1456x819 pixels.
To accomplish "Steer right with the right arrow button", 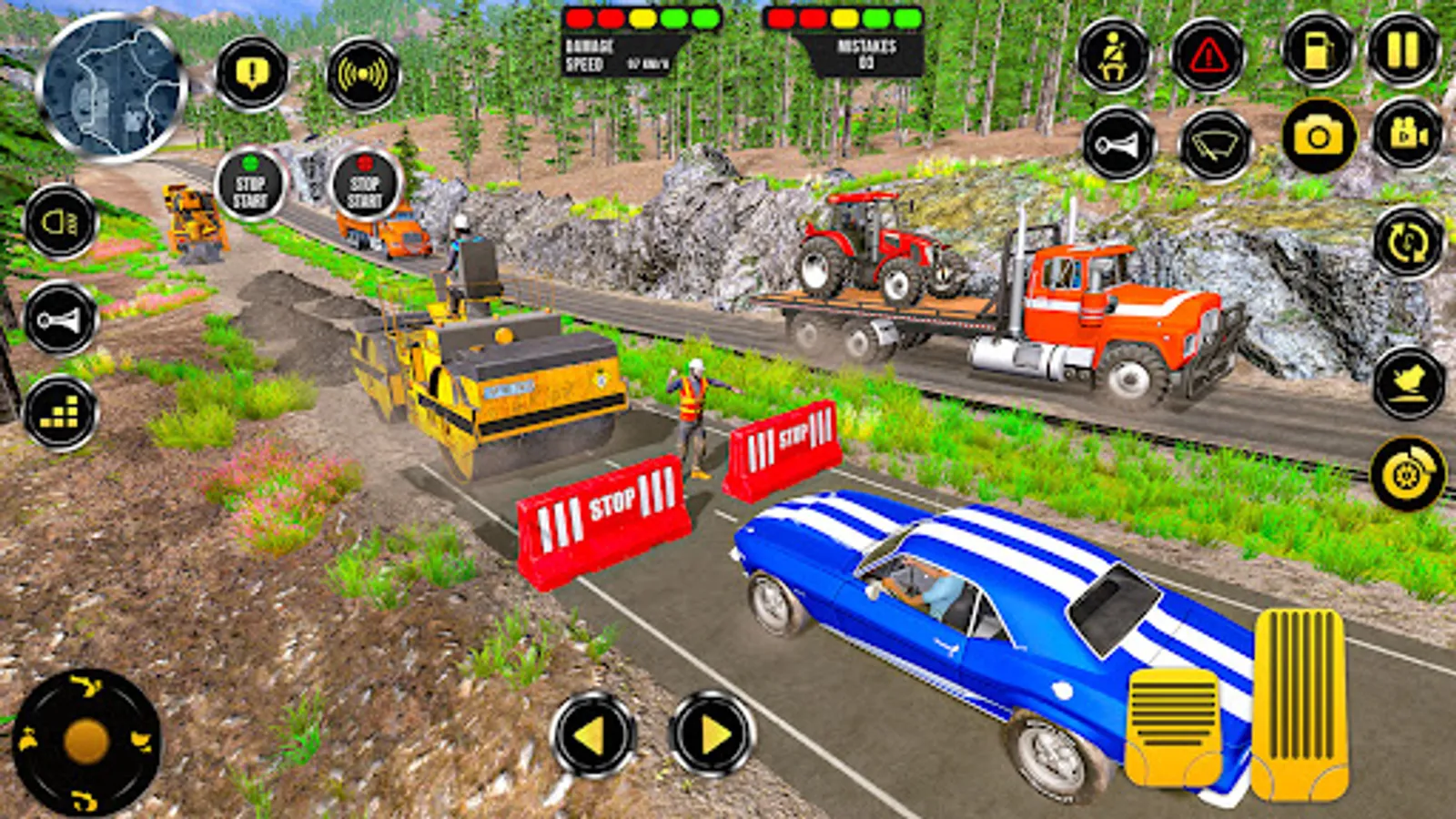I will [712, 734].
